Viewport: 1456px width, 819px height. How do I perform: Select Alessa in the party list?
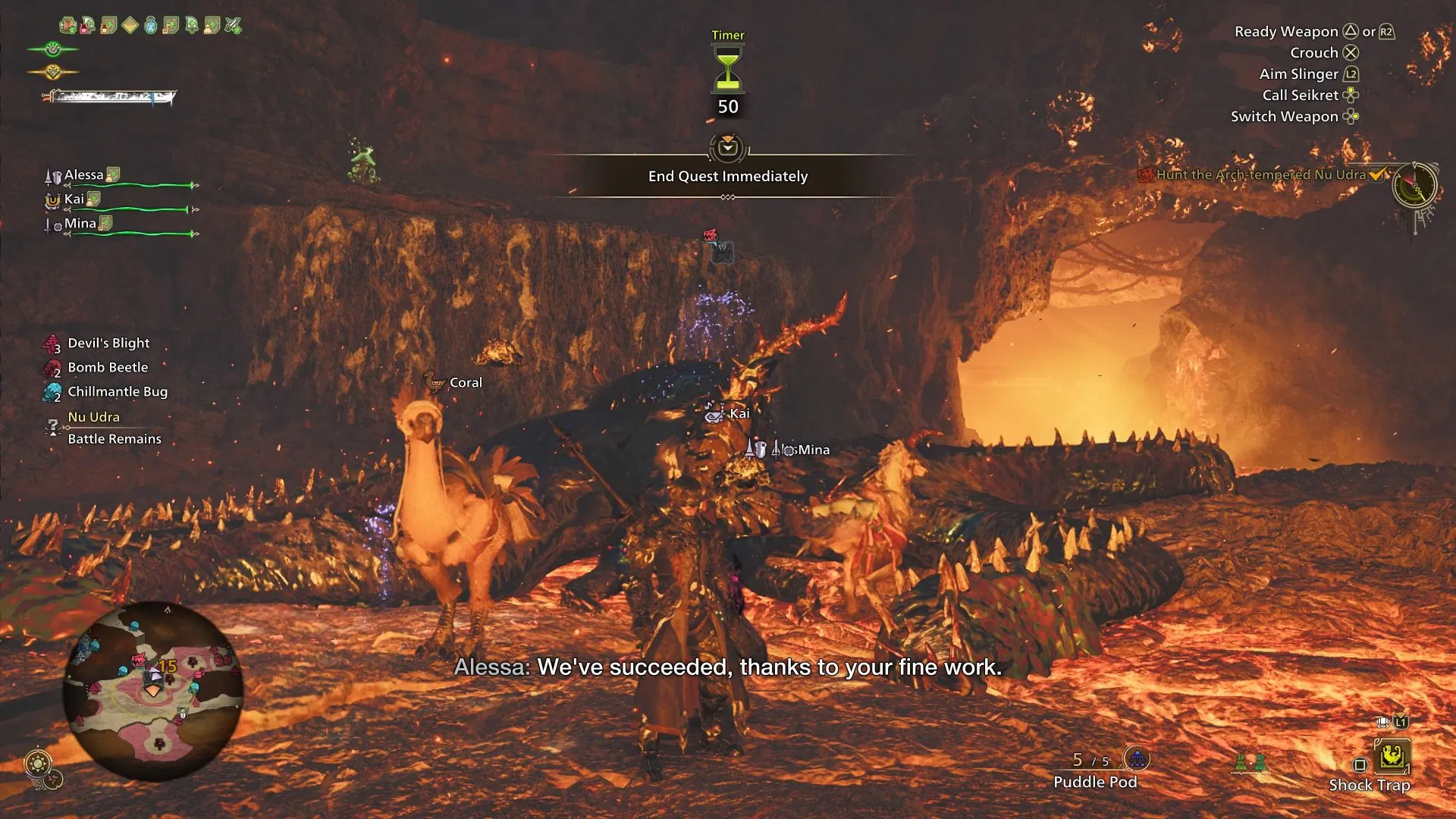click(x=83, y=175)
